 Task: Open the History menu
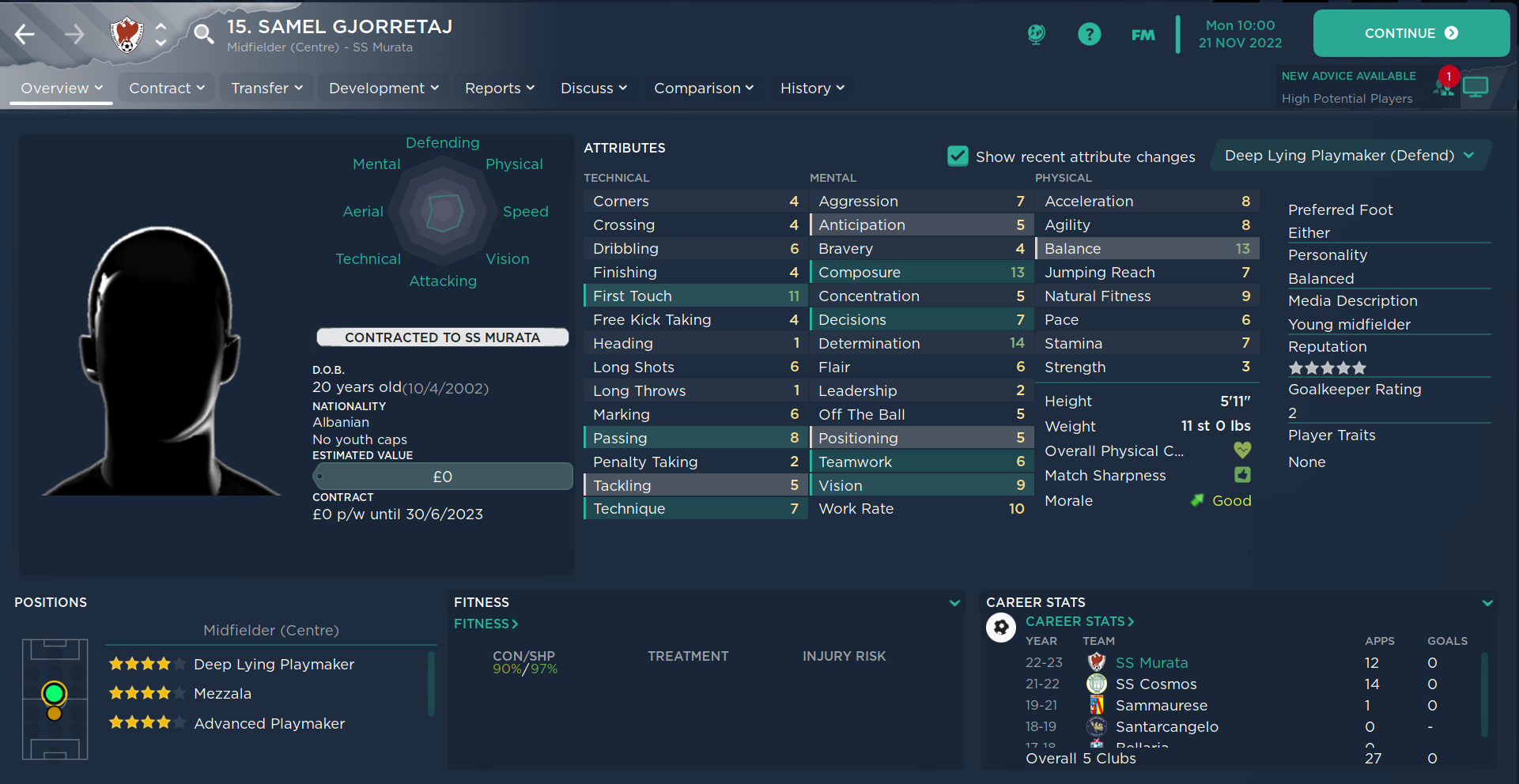point(811,89)
